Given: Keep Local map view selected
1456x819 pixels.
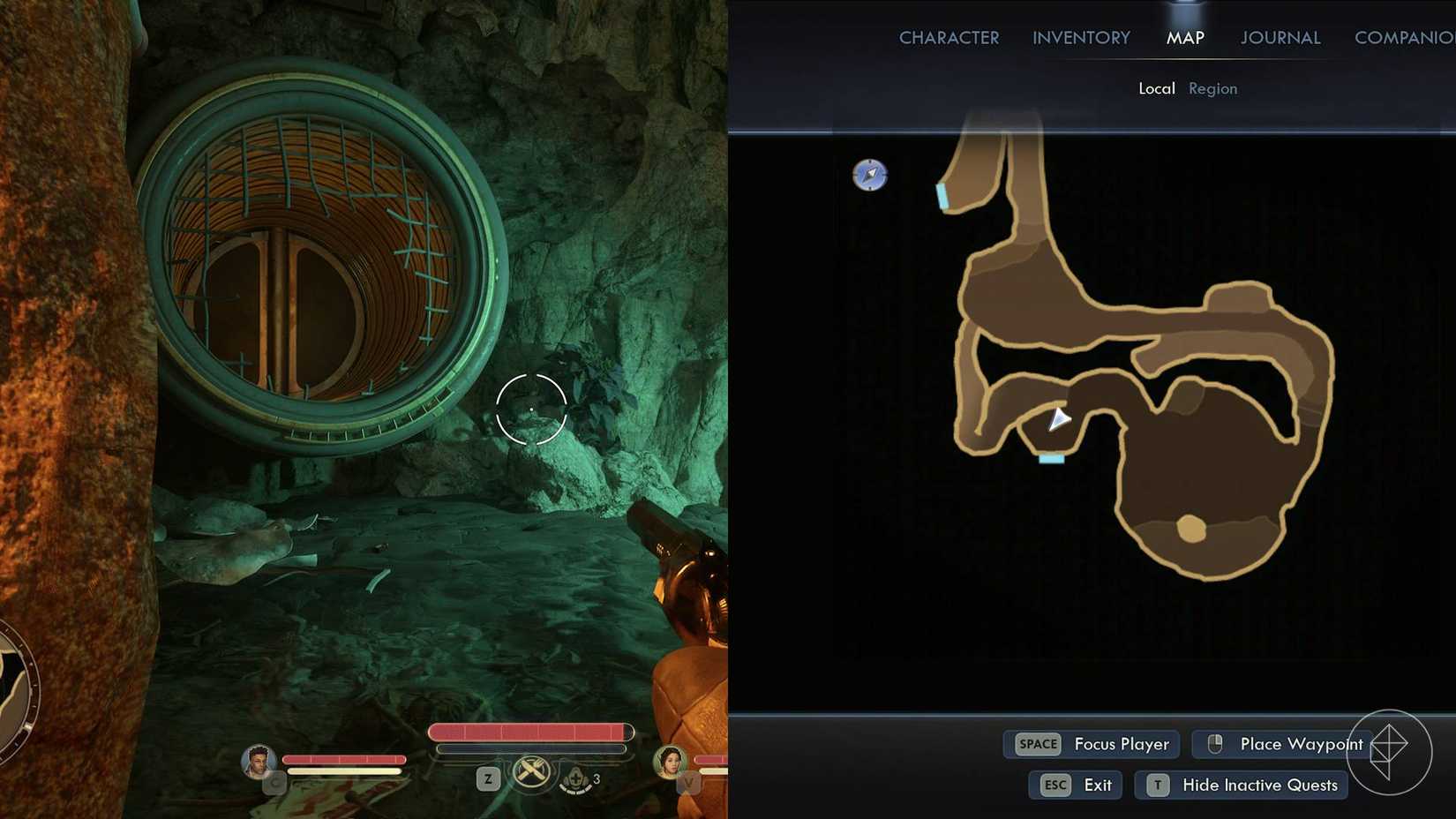Looking at the screenshot, I should pos(1157,88).
